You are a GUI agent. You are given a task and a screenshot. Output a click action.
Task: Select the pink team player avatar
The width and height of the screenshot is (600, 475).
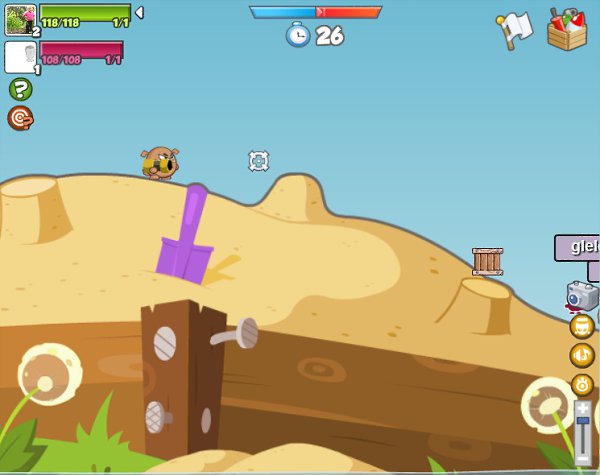pos(20,57)
